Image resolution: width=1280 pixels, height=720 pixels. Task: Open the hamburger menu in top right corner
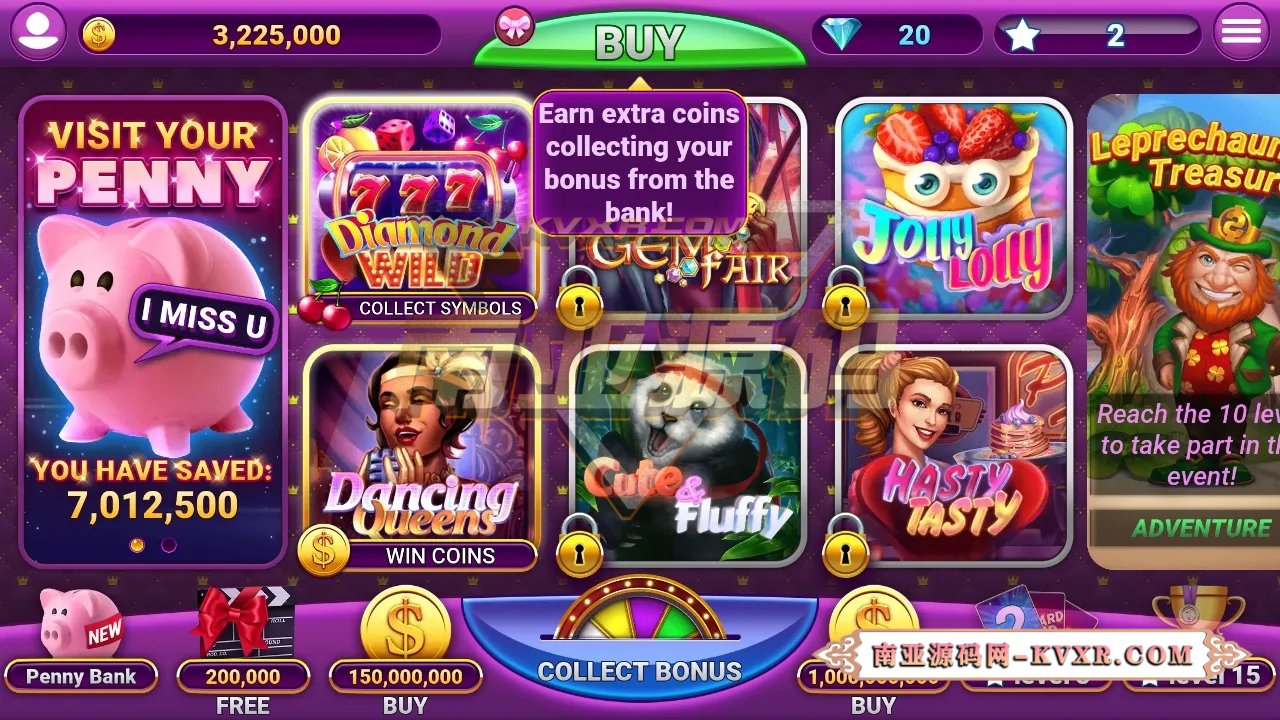1239,31
